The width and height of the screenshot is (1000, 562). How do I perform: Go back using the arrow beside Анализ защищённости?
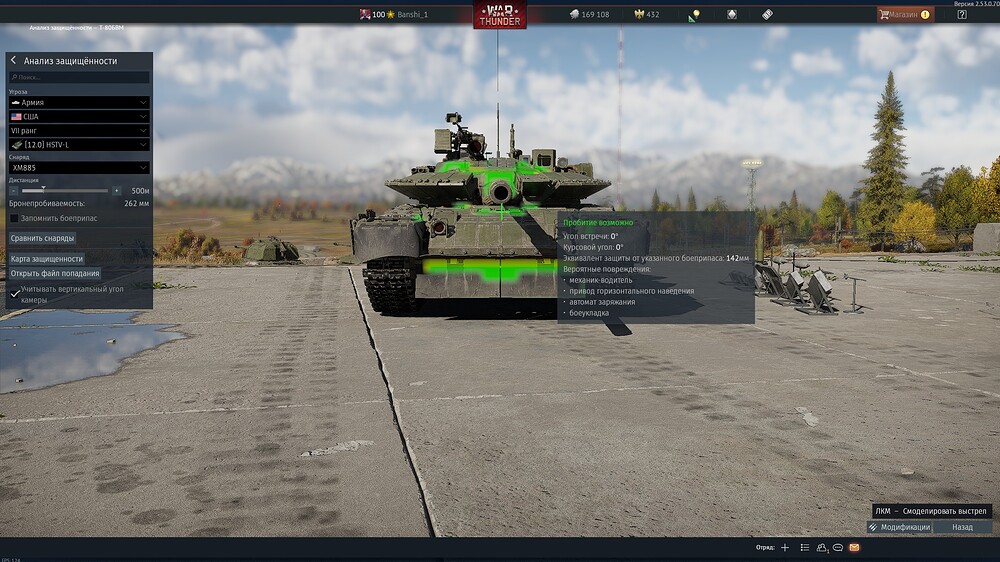pos(13,61)
